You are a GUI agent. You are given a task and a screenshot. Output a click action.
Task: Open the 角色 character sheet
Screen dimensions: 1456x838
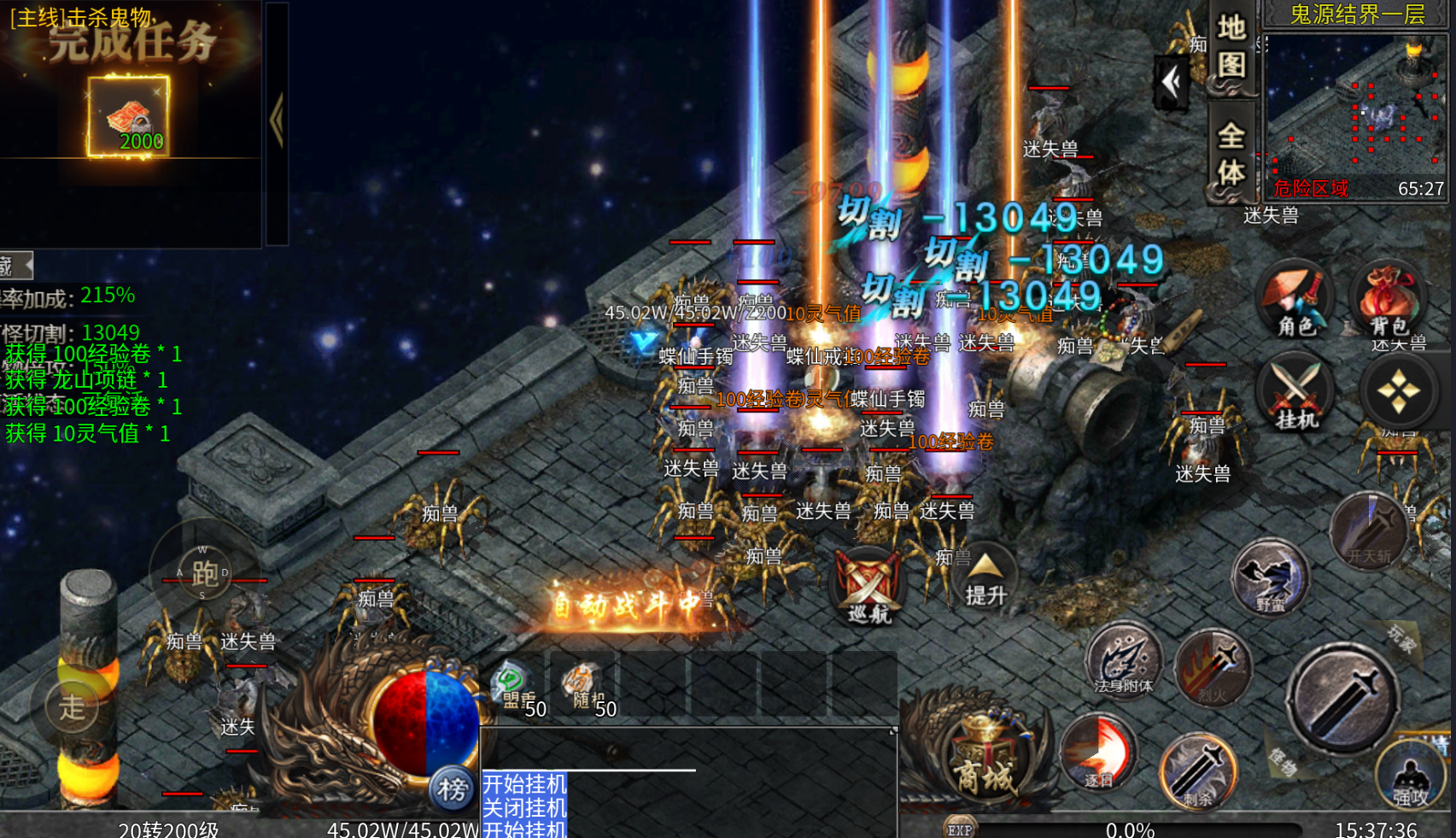click(1295, 300)
